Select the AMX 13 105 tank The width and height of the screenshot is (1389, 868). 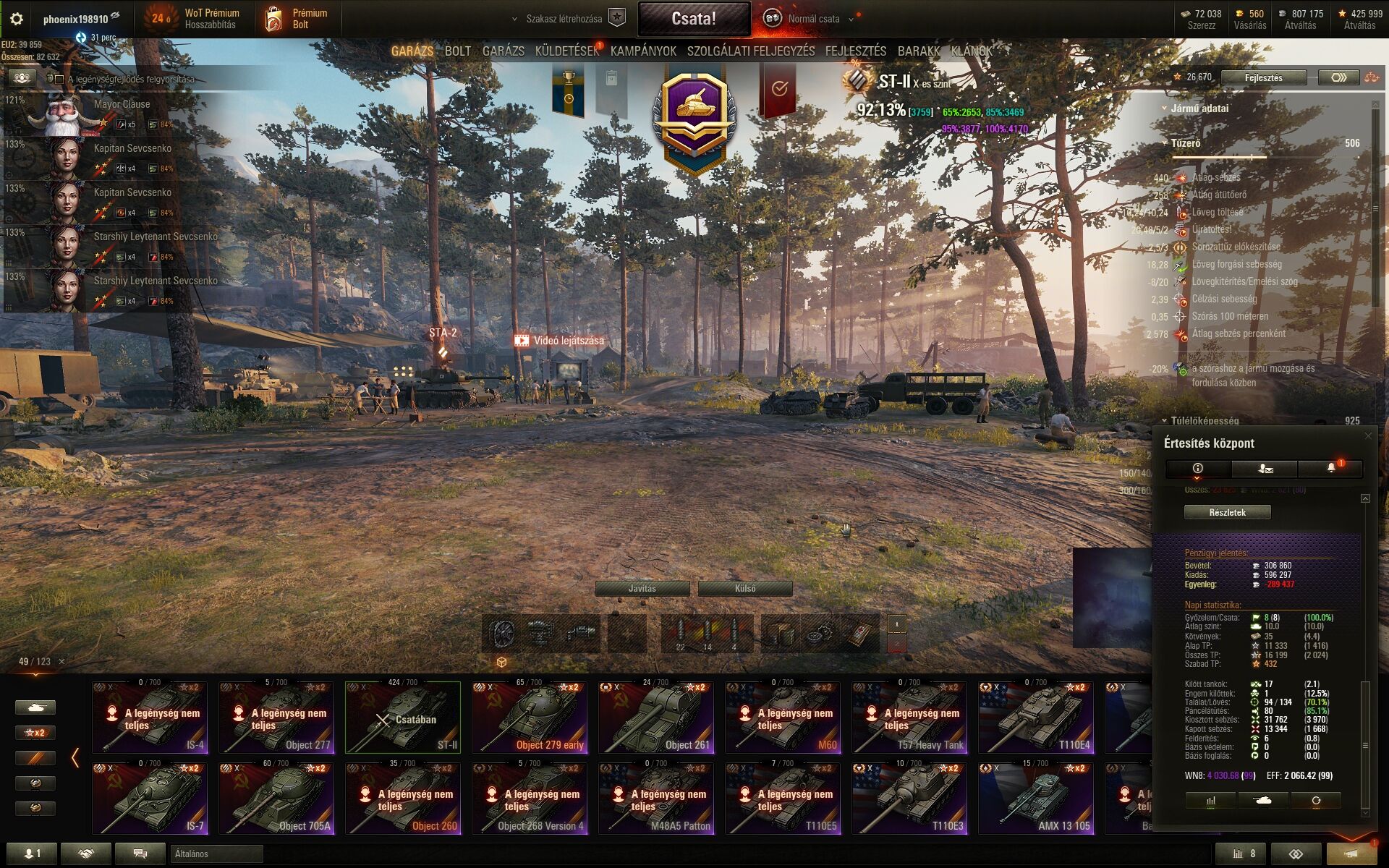point(1036,799)
